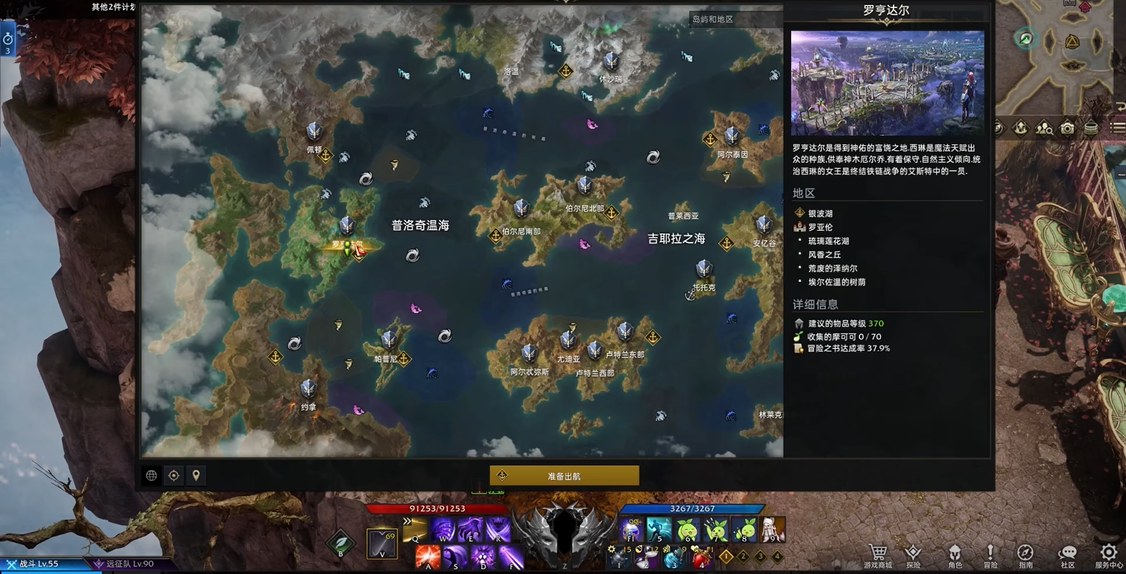Viewport: 1126px width, 574px height.
Task: Toggle the world globe map view
Action: [x=152, y=476]
